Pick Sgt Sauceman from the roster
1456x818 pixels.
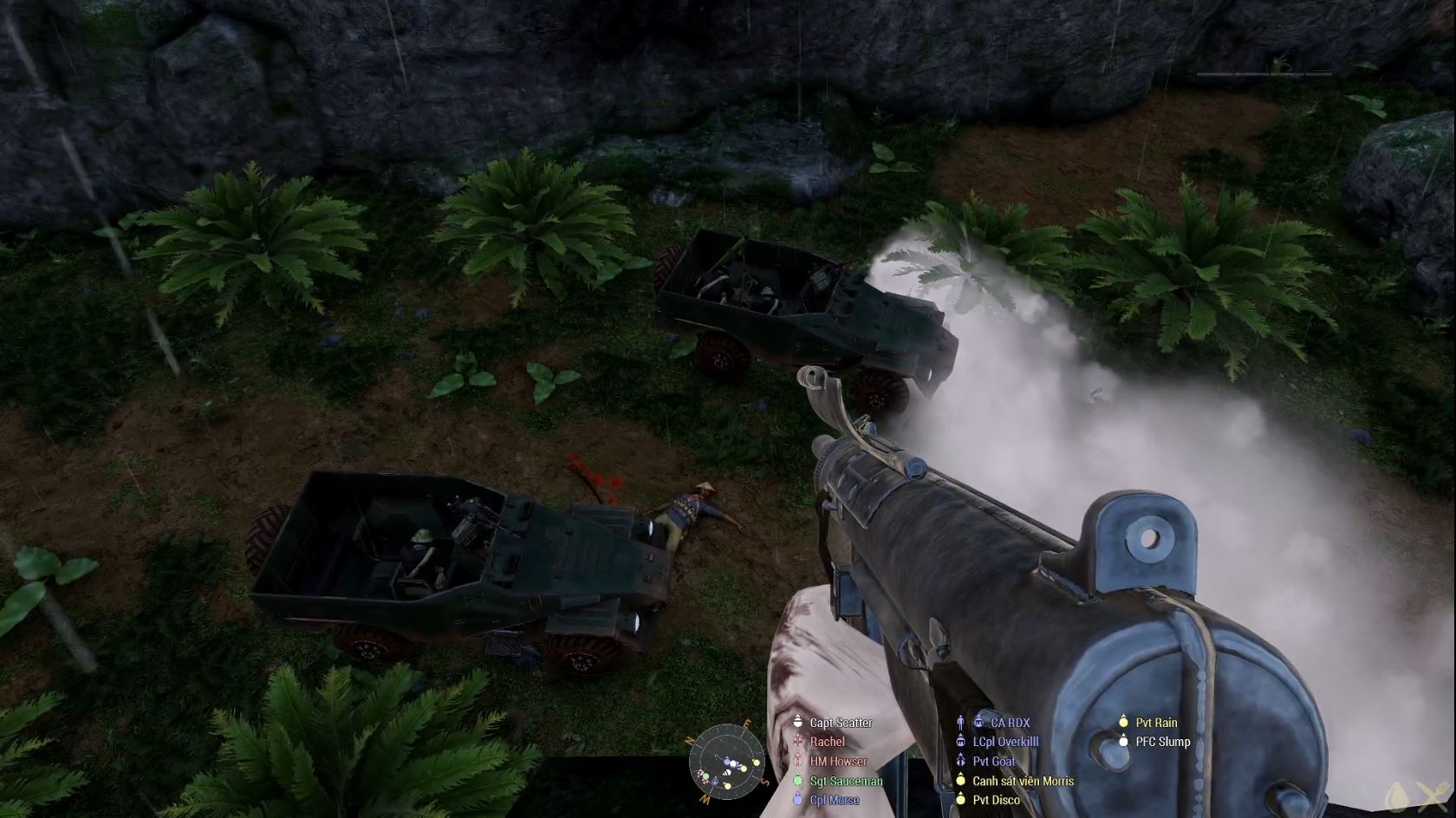pyautogui.click(x=846, y=781)
